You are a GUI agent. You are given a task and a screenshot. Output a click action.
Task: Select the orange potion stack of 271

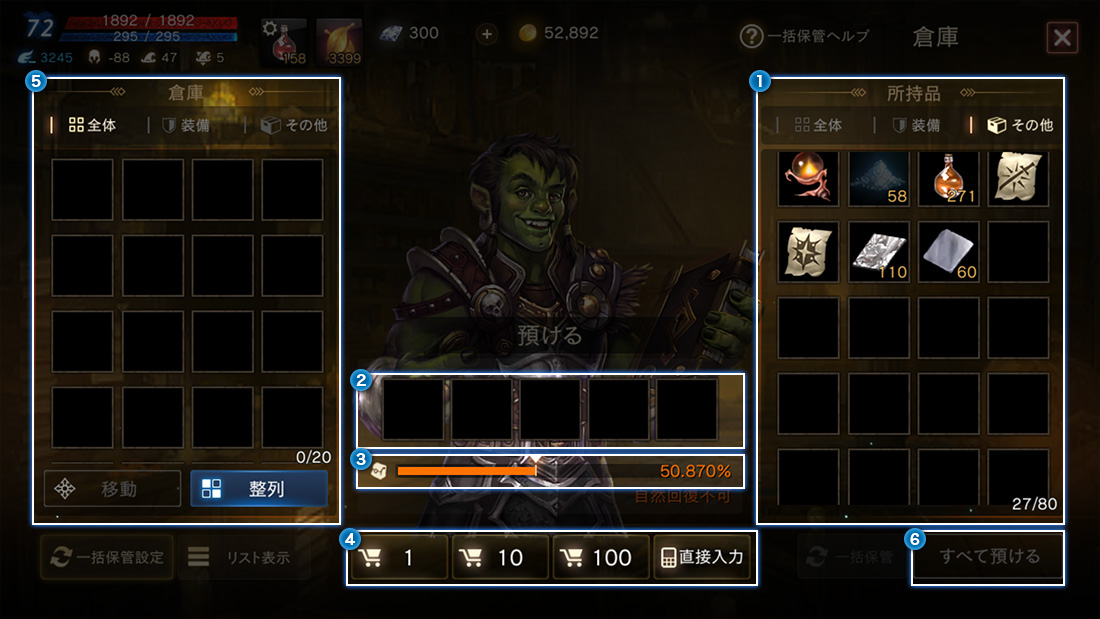point(948,177)
